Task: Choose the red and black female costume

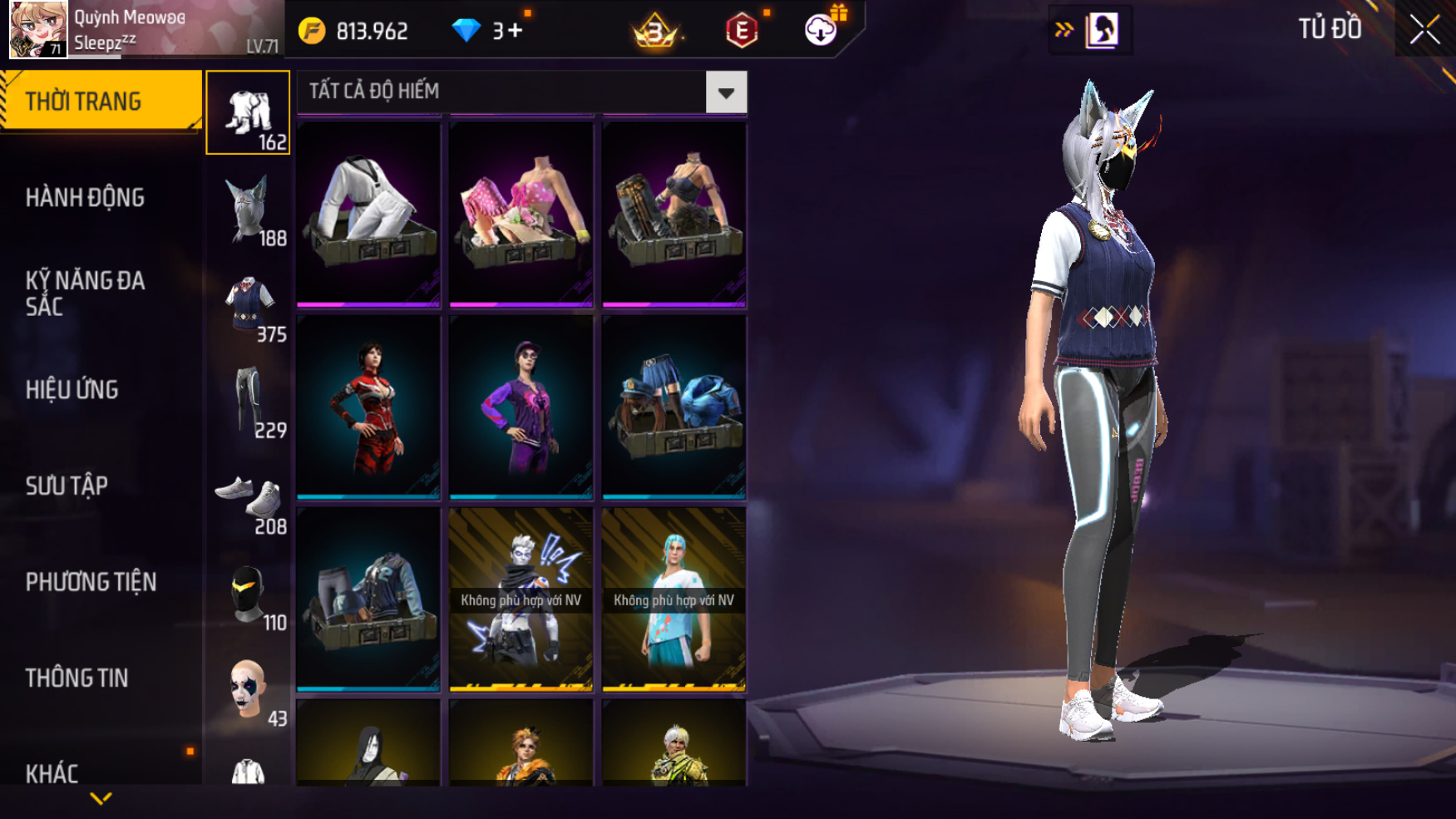Action: (368, 407)
